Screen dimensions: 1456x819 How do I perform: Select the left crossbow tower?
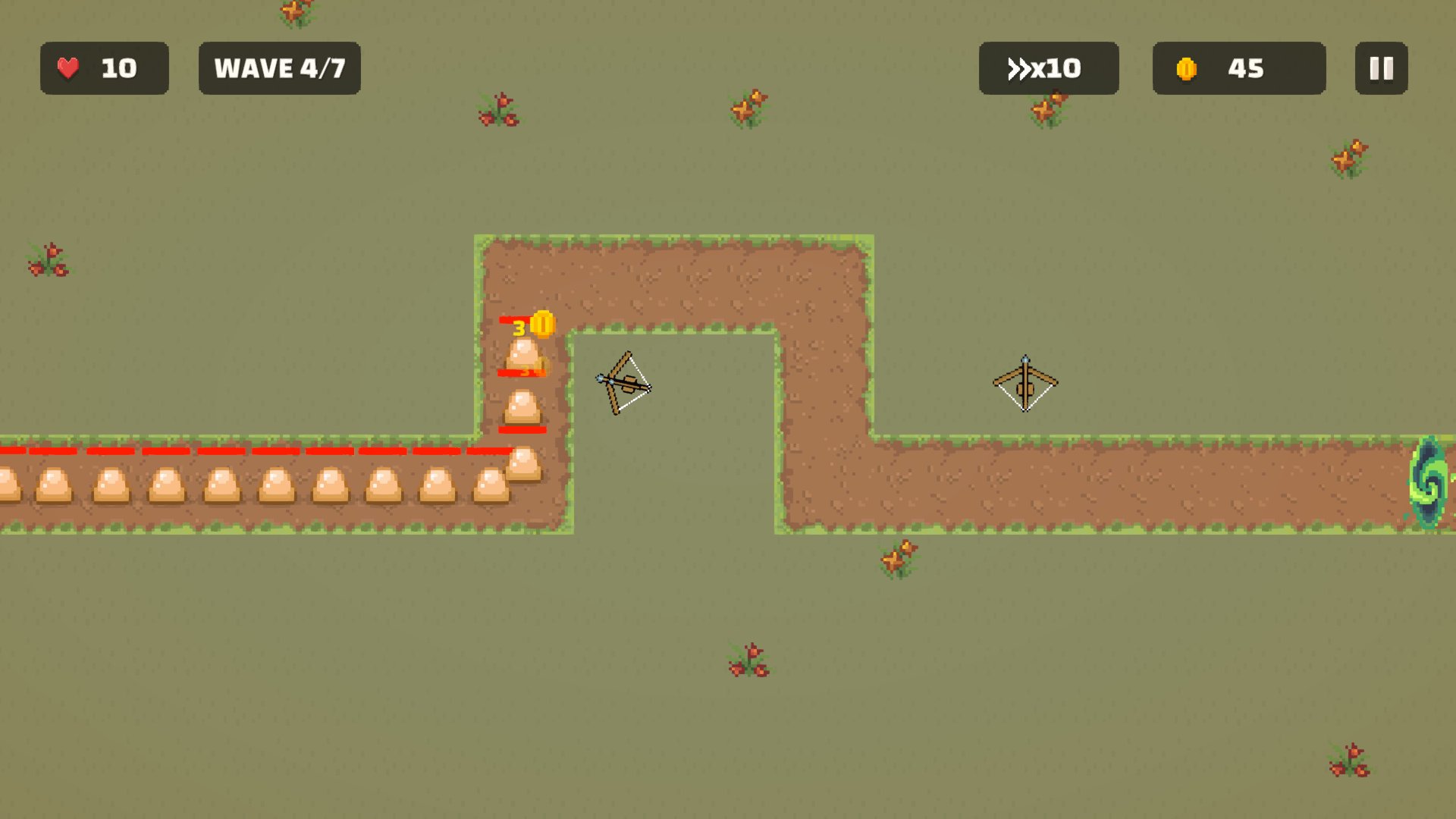(625, 383)
